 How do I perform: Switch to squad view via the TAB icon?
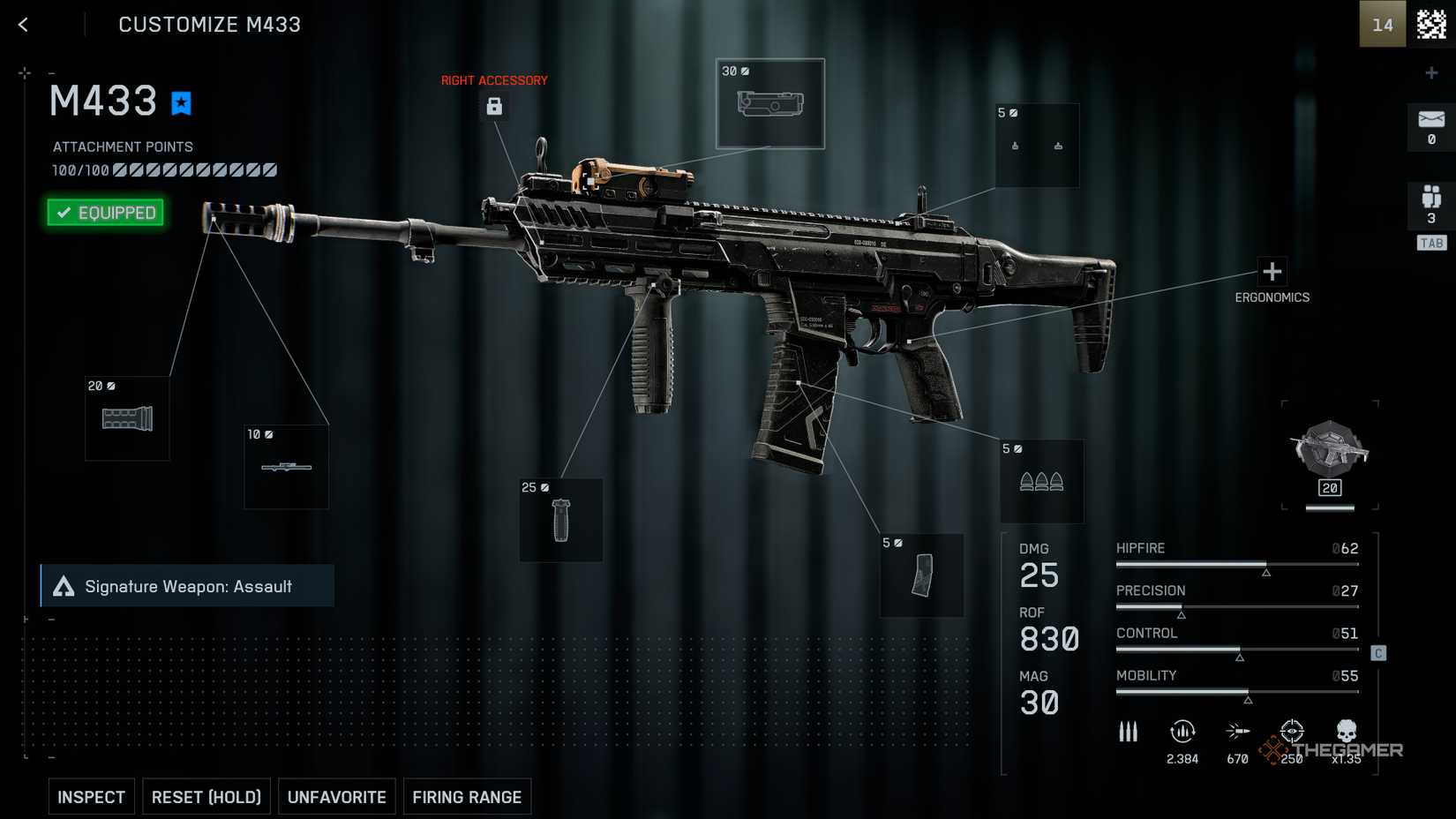click(x=1432, y=243)
